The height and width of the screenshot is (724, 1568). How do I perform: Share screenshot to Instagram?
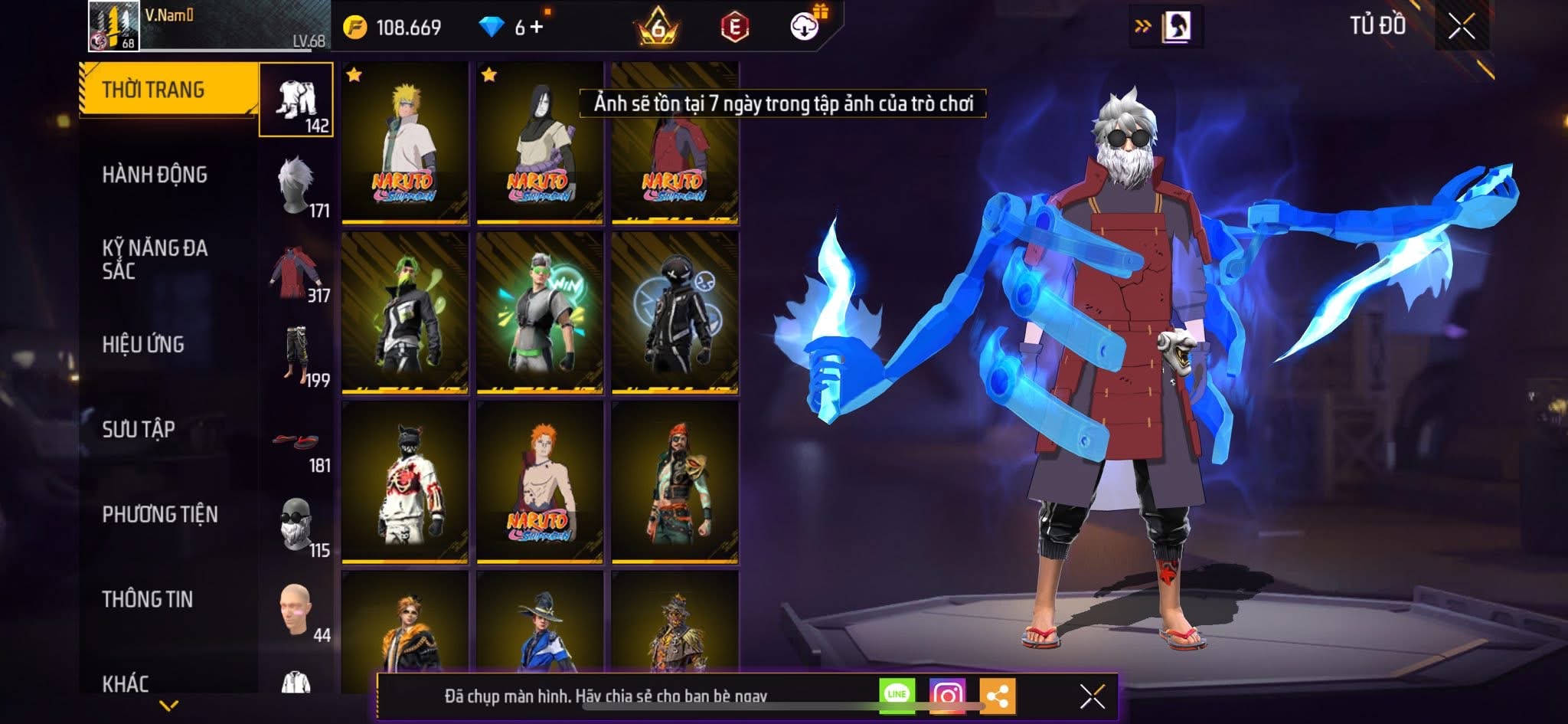point(947,696)
